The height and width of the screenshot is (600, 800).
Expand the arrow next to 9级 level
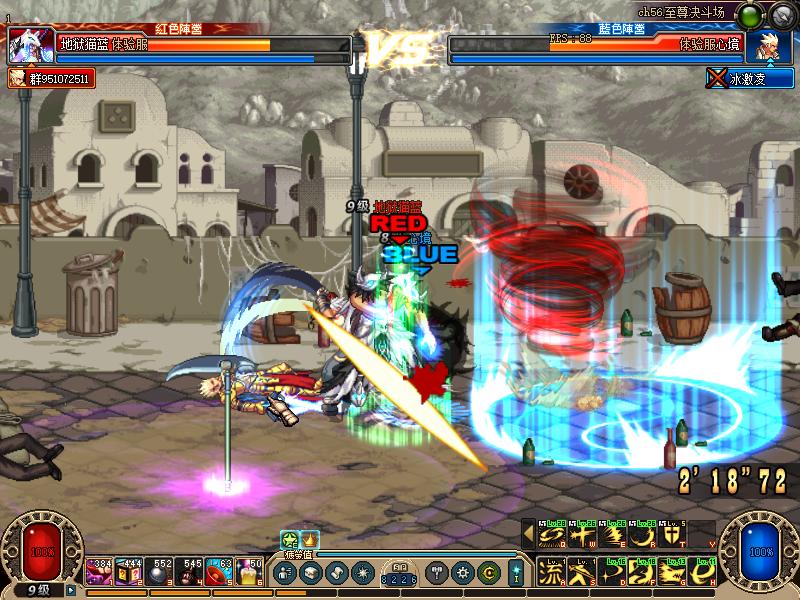point(71,590)
